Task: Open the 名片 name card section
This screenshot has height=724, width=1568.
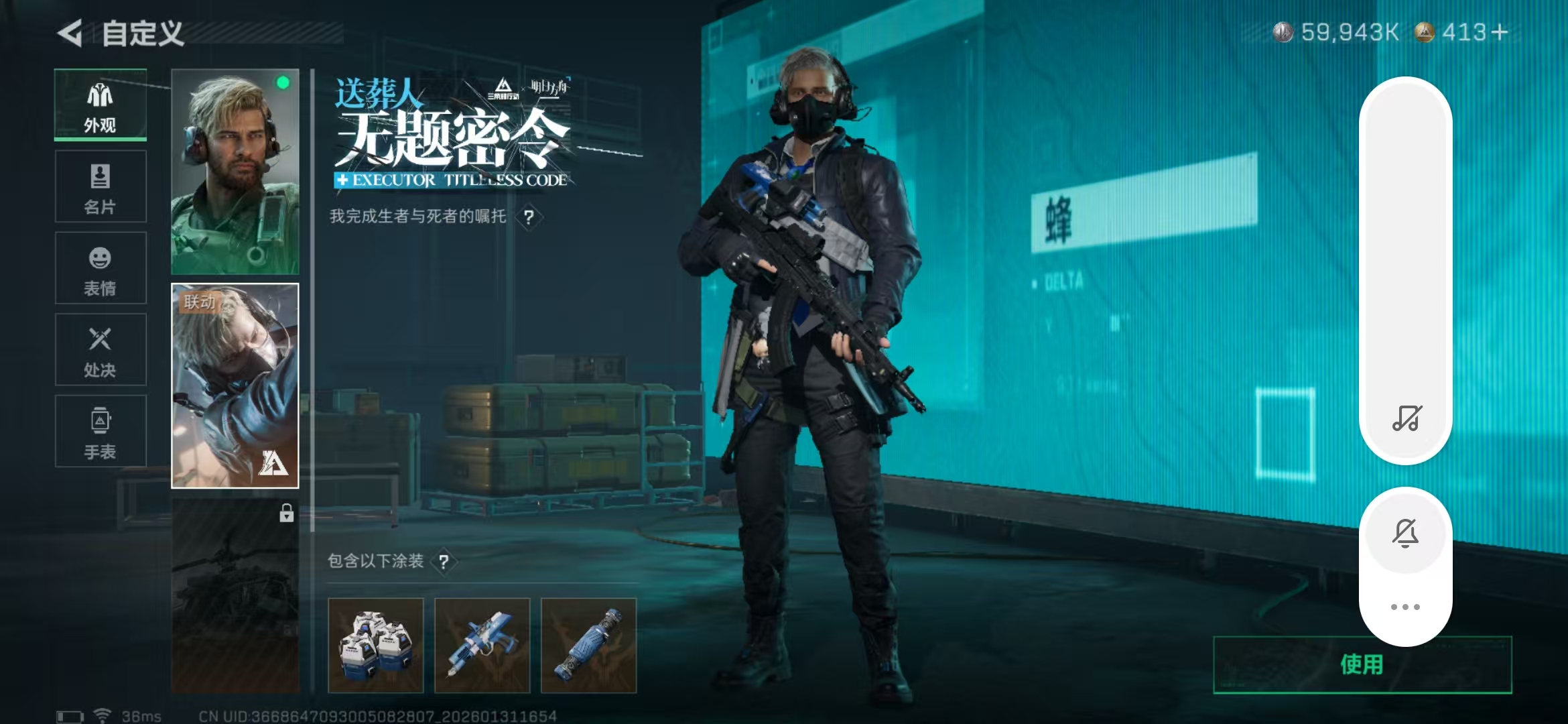Action: click(x=100, y=186)
